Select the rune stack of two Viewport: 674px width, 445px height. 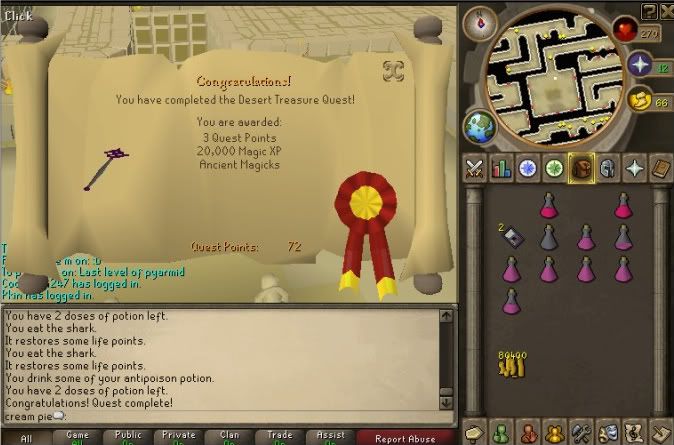pos(510,236)
